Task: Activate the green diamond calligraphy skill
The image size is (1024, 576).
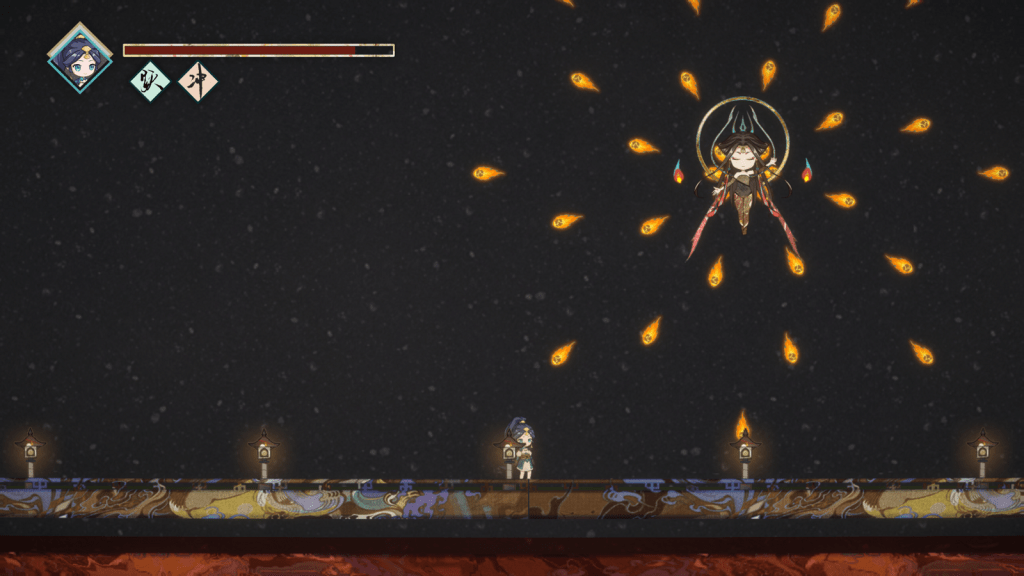Action: coord(150,82)
